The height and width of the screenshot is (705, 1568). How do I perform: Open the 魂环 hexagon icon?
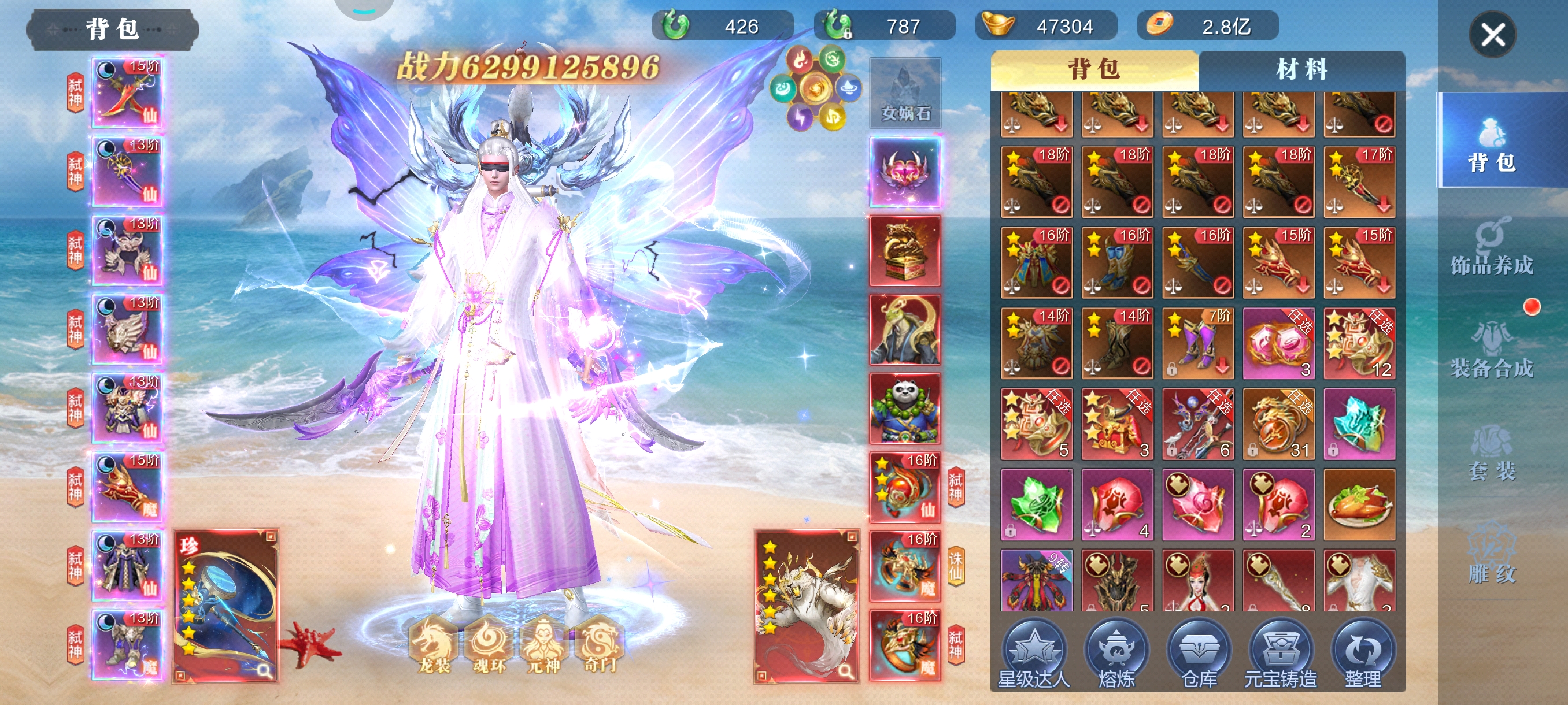pos(489,646)
